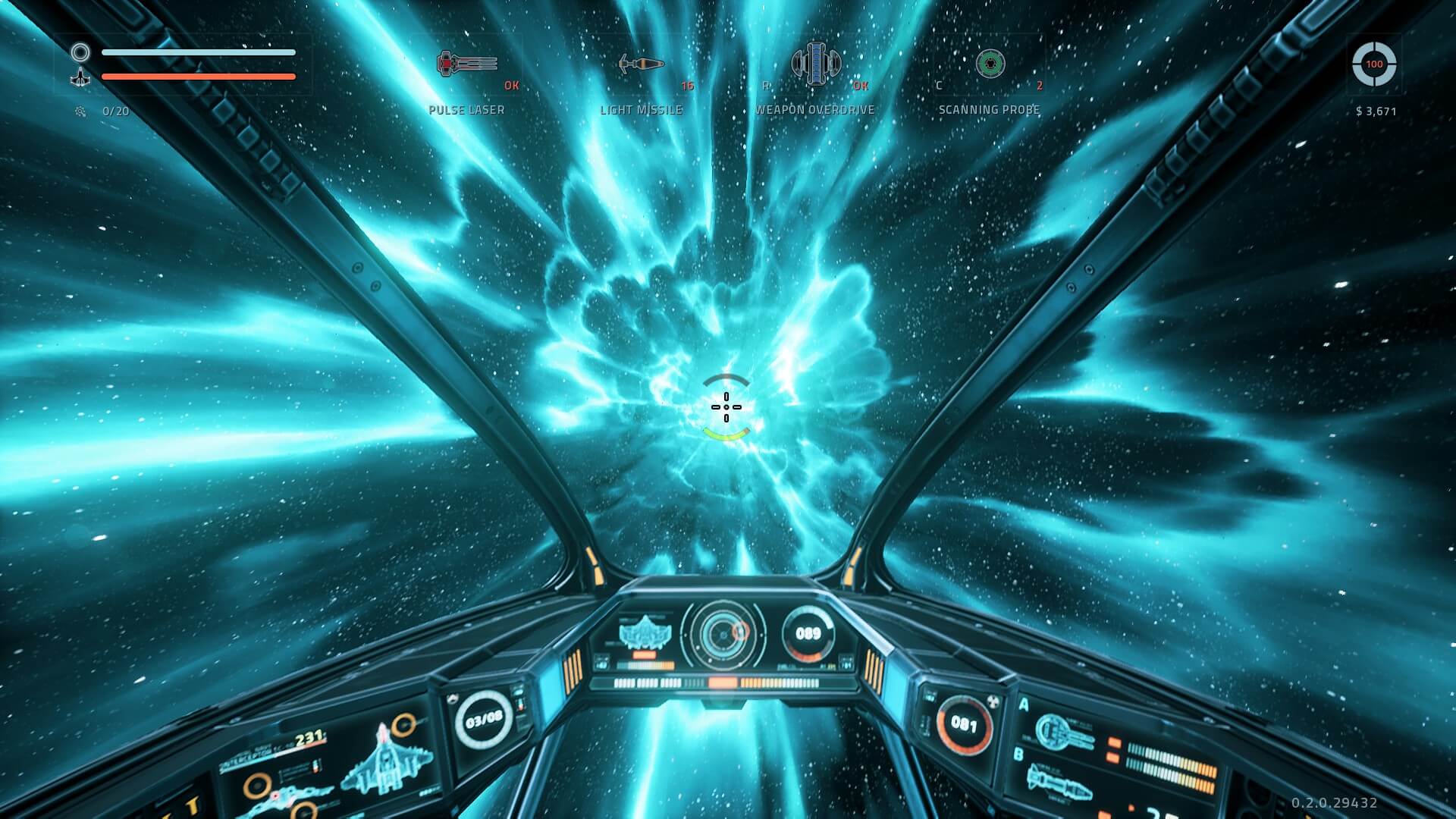The width and height of the screenshot is (1456, 819).
Task: Click the shield status icon
Action: coord(79,52)
